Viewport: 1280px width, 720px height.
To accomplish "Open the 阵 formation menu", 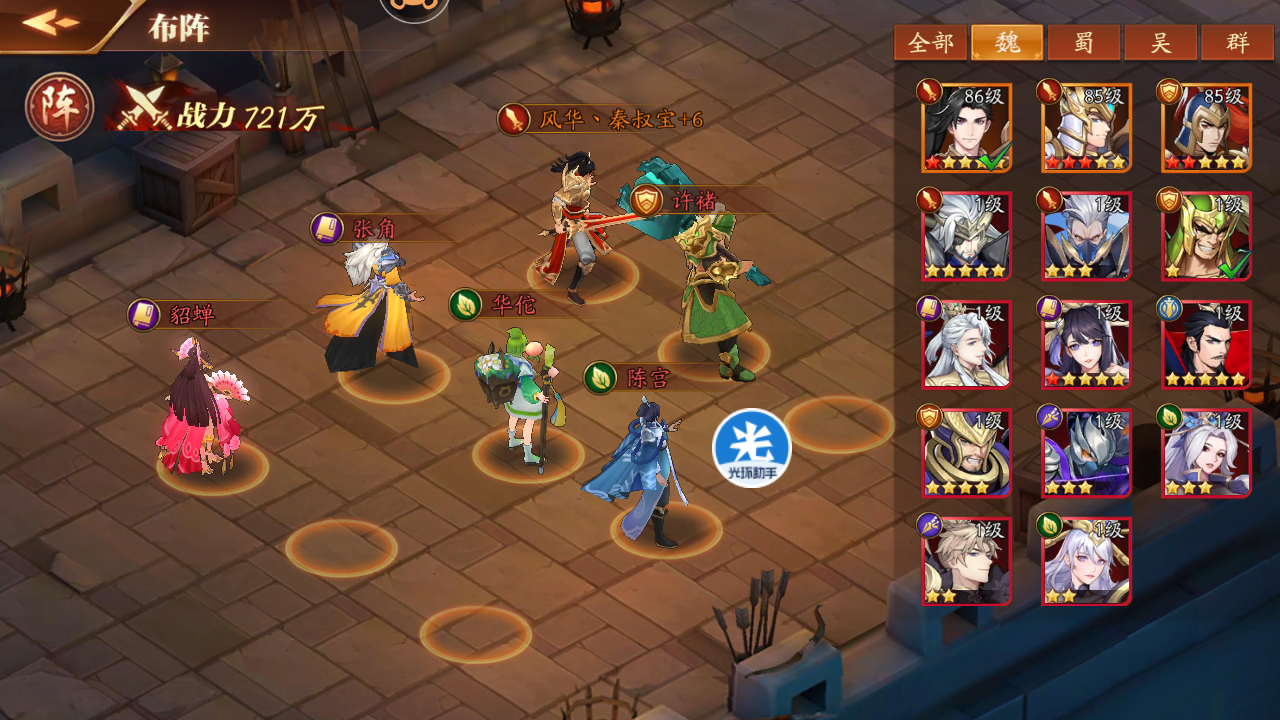I will coord(60,107).
